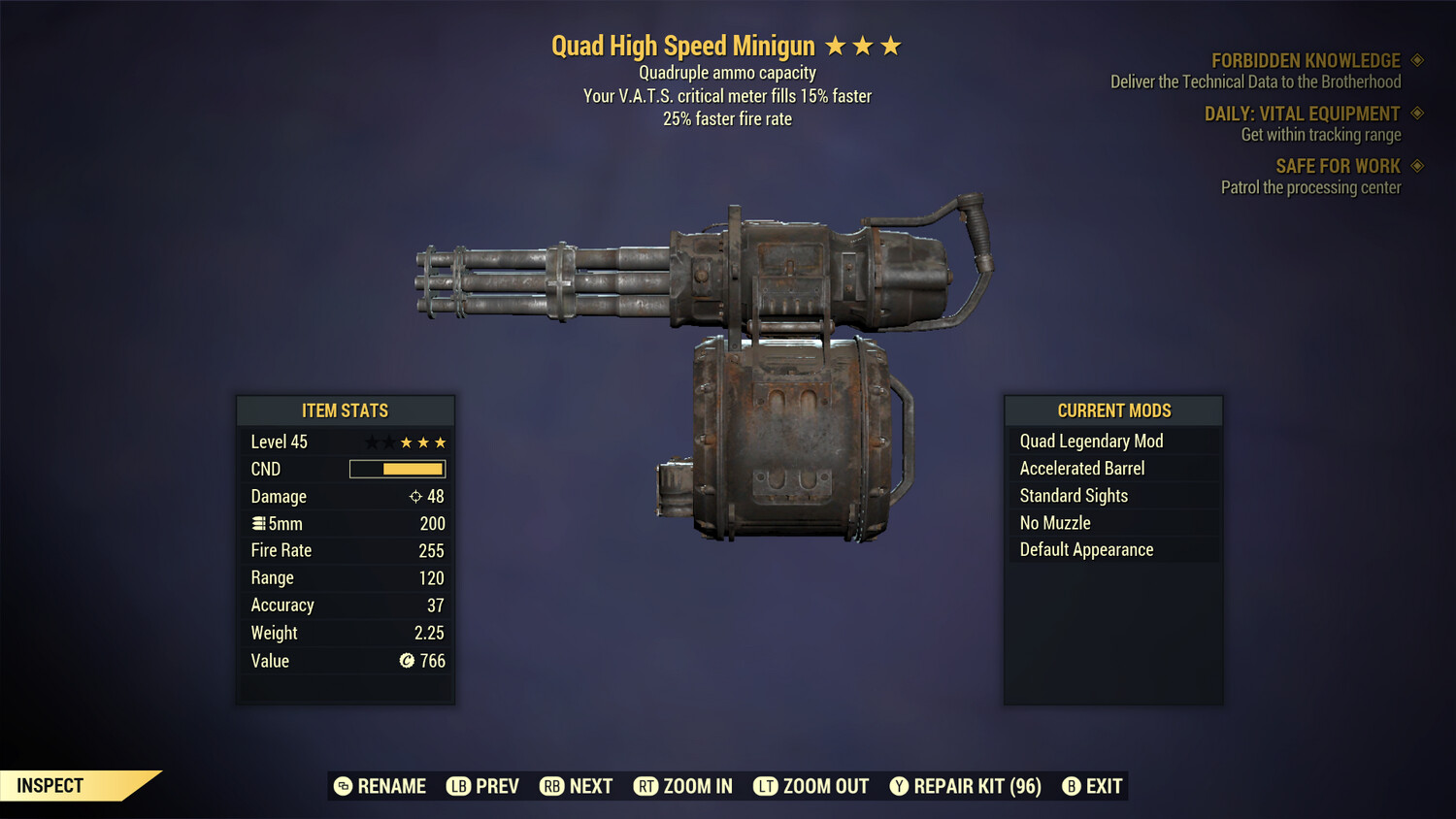Screen dimensions: 1456x819
Task: Select the Current Mods panel header
Action: point(1112,409)
